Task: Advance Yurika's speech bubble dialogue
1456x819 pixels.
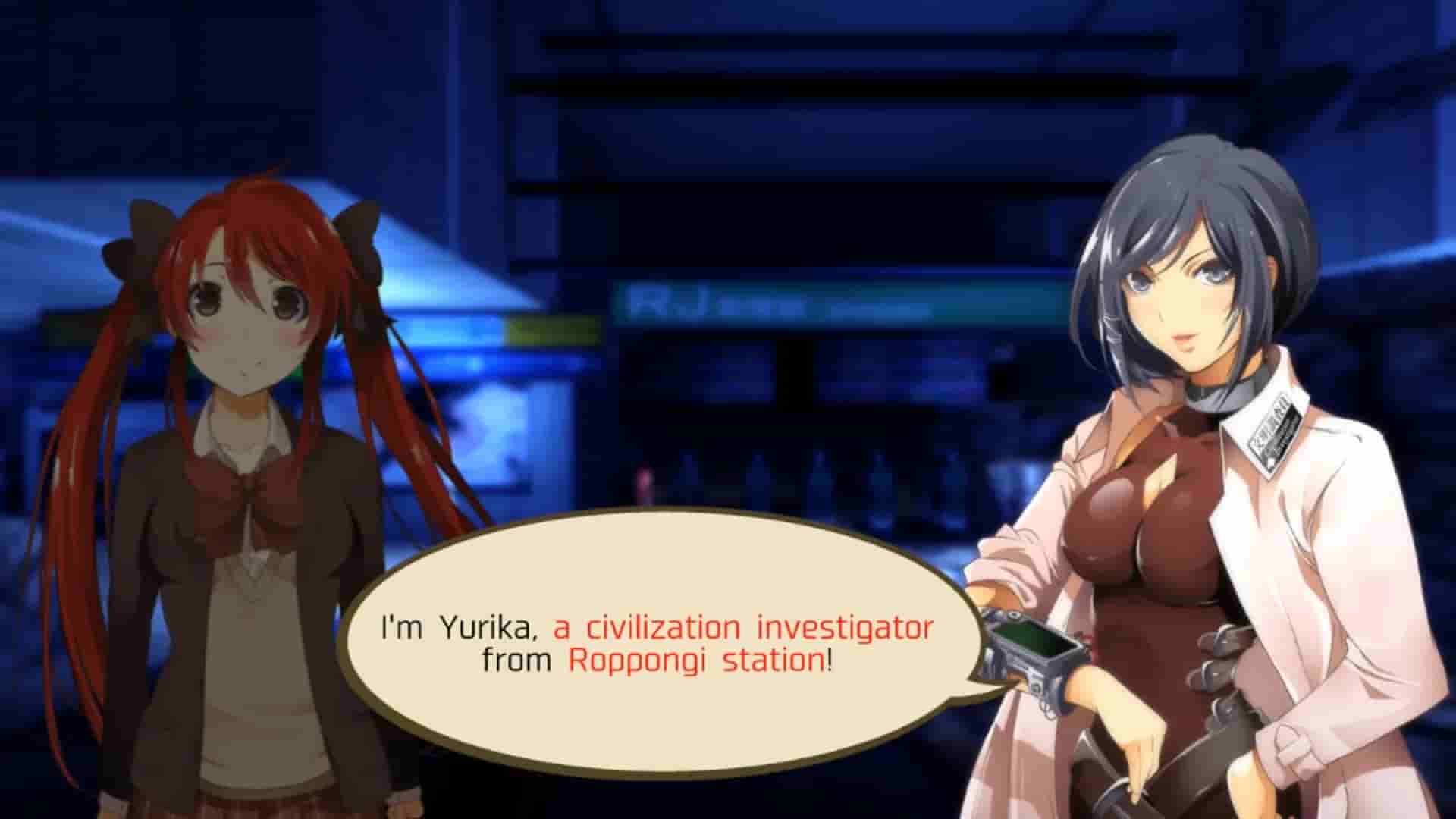Action: point(657,643)
